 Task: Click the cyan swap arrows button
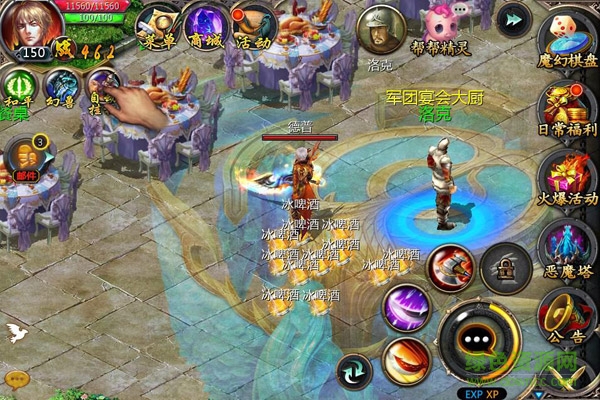(x=353, y=373)
